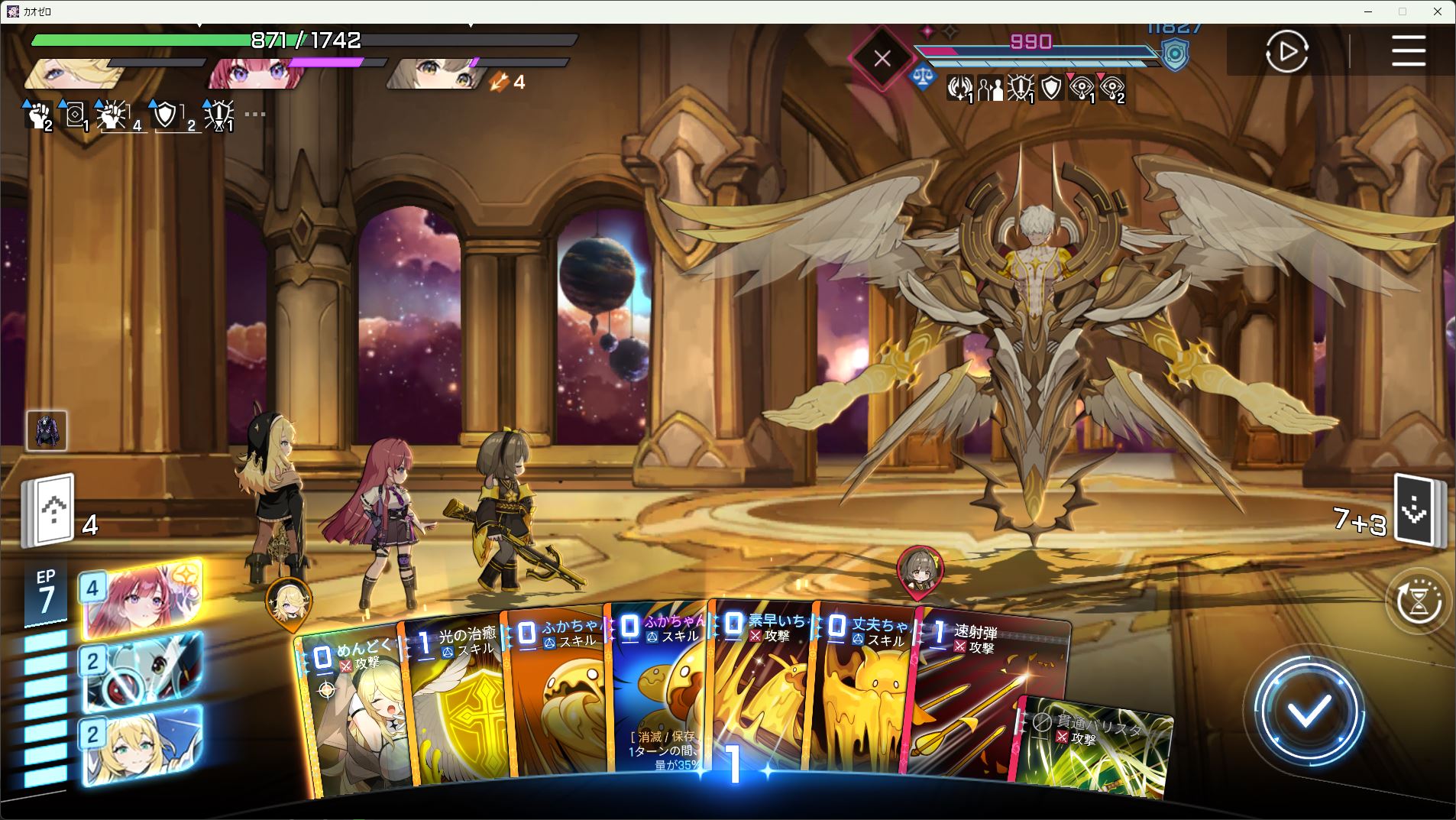Screen dimensions: 1456x820
Task: Close the game window
Action: (x=1438, y=11)
